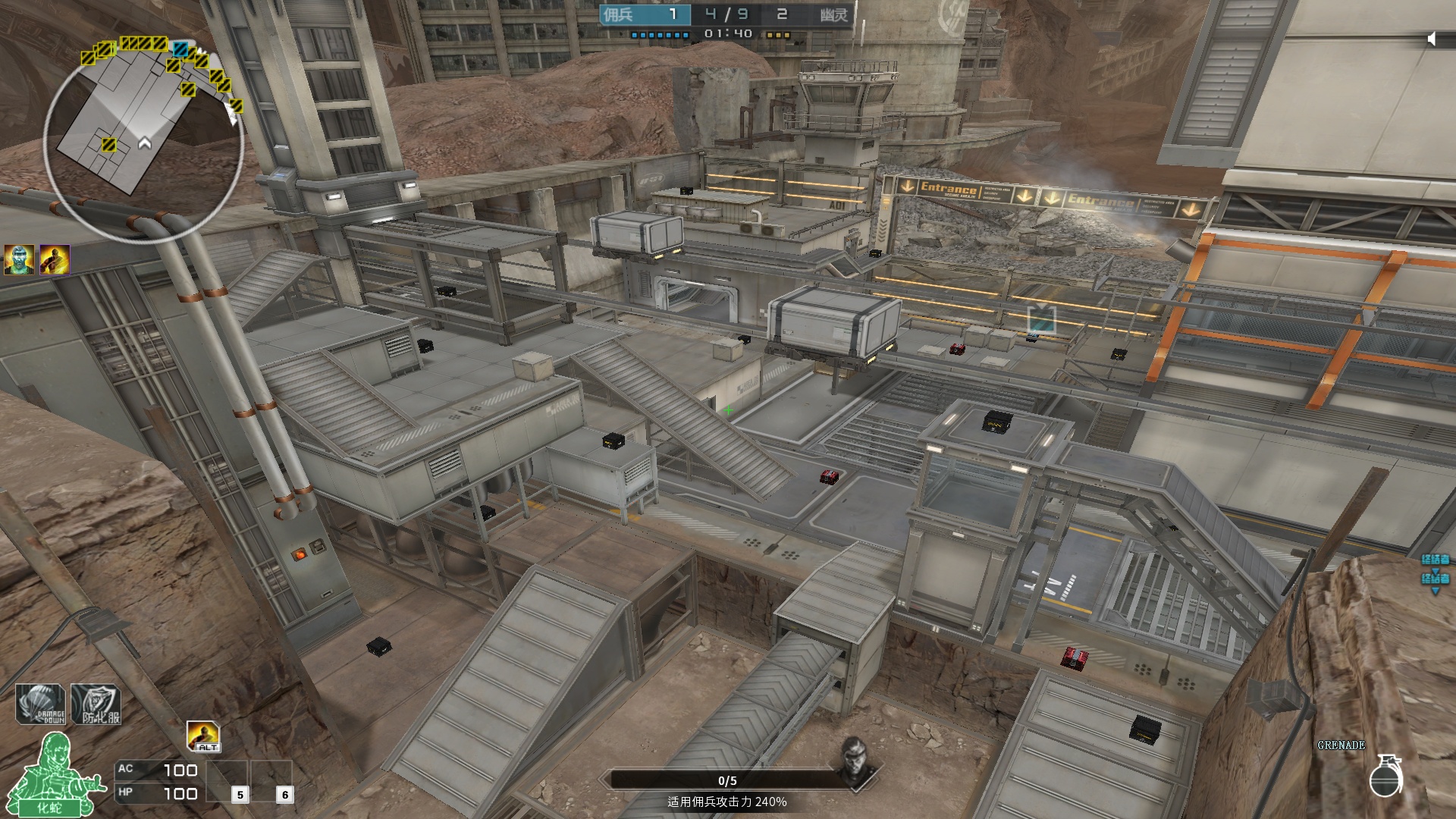This screenshot has height=819, width=1456.
Task: Select the 防化服 shield icon
Action: 96,704
